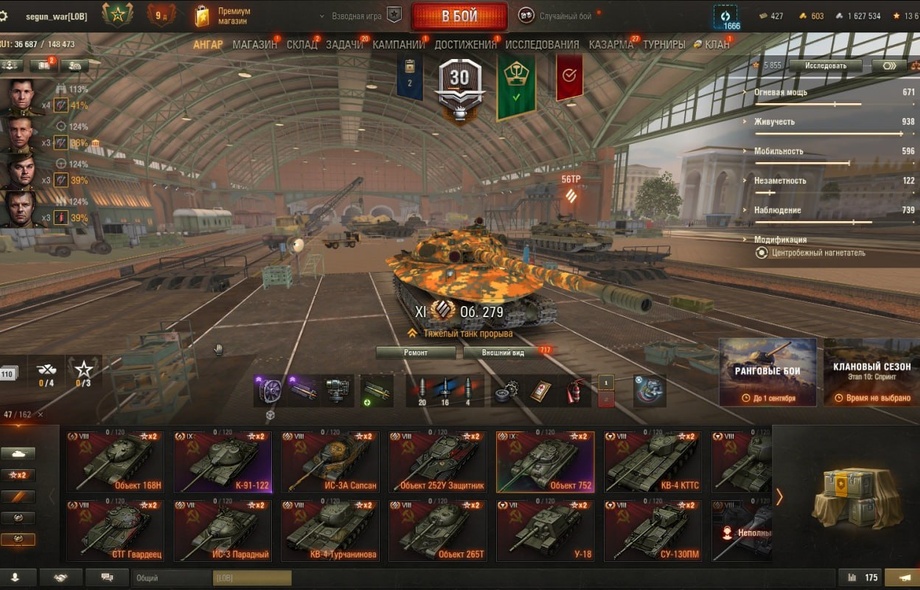Select the Объект 168Н tank card
Viewport: 920px width, 590px height.
[115, 462]
